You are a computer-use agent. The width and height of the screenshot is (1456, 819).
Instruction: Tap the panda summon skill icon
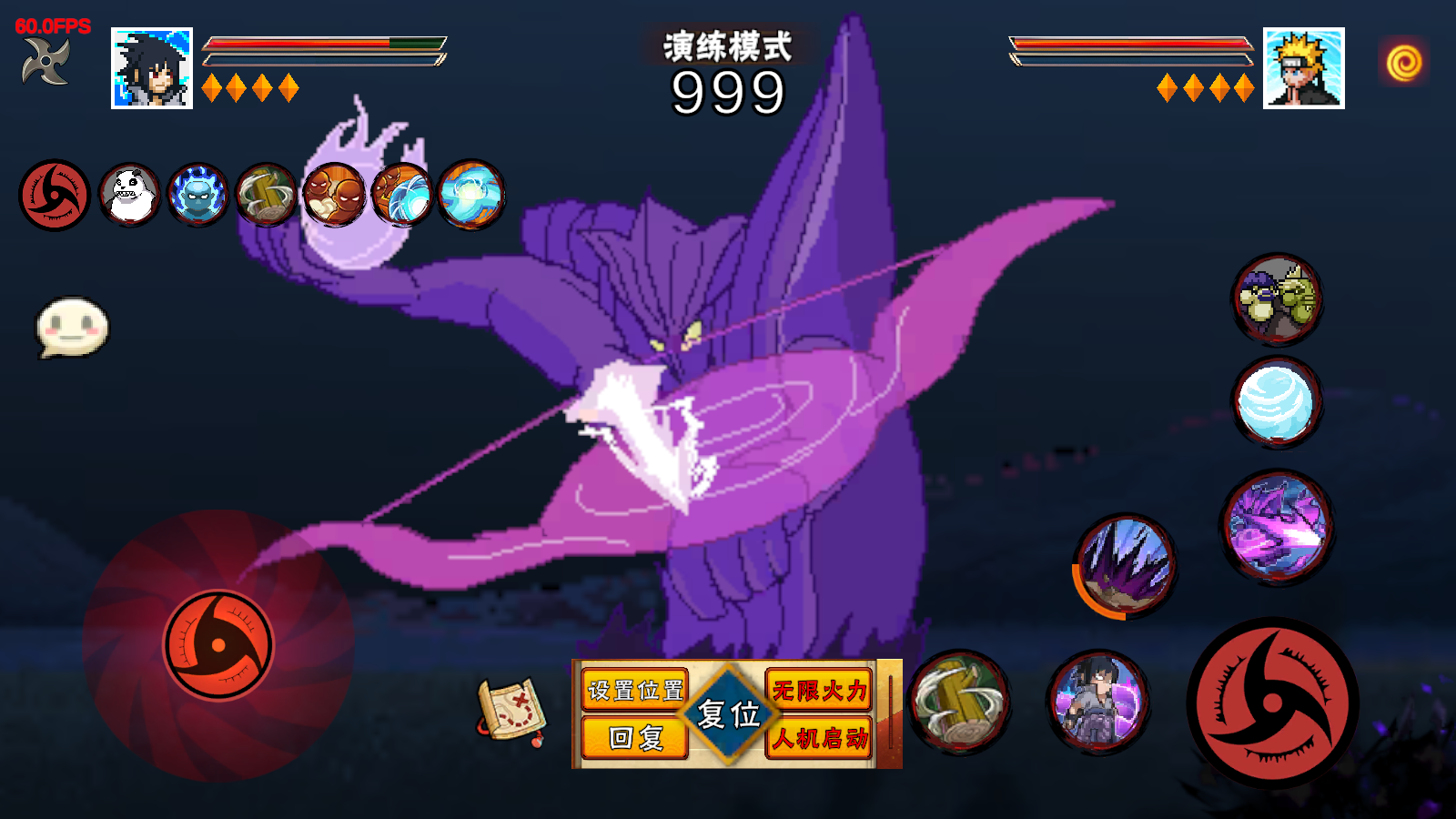coord(127,196)
